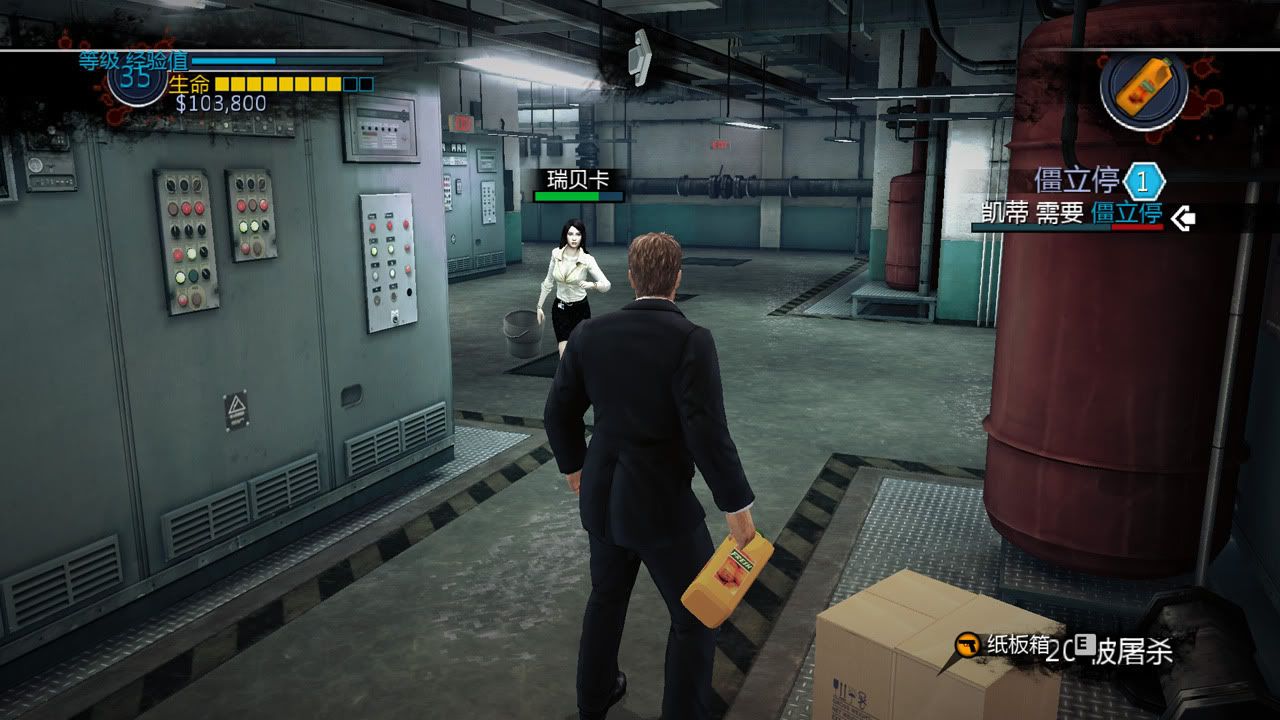This screenshot has width=1280, height=720.
Task: Click the level 35 badge
Action: pos(137,78)
